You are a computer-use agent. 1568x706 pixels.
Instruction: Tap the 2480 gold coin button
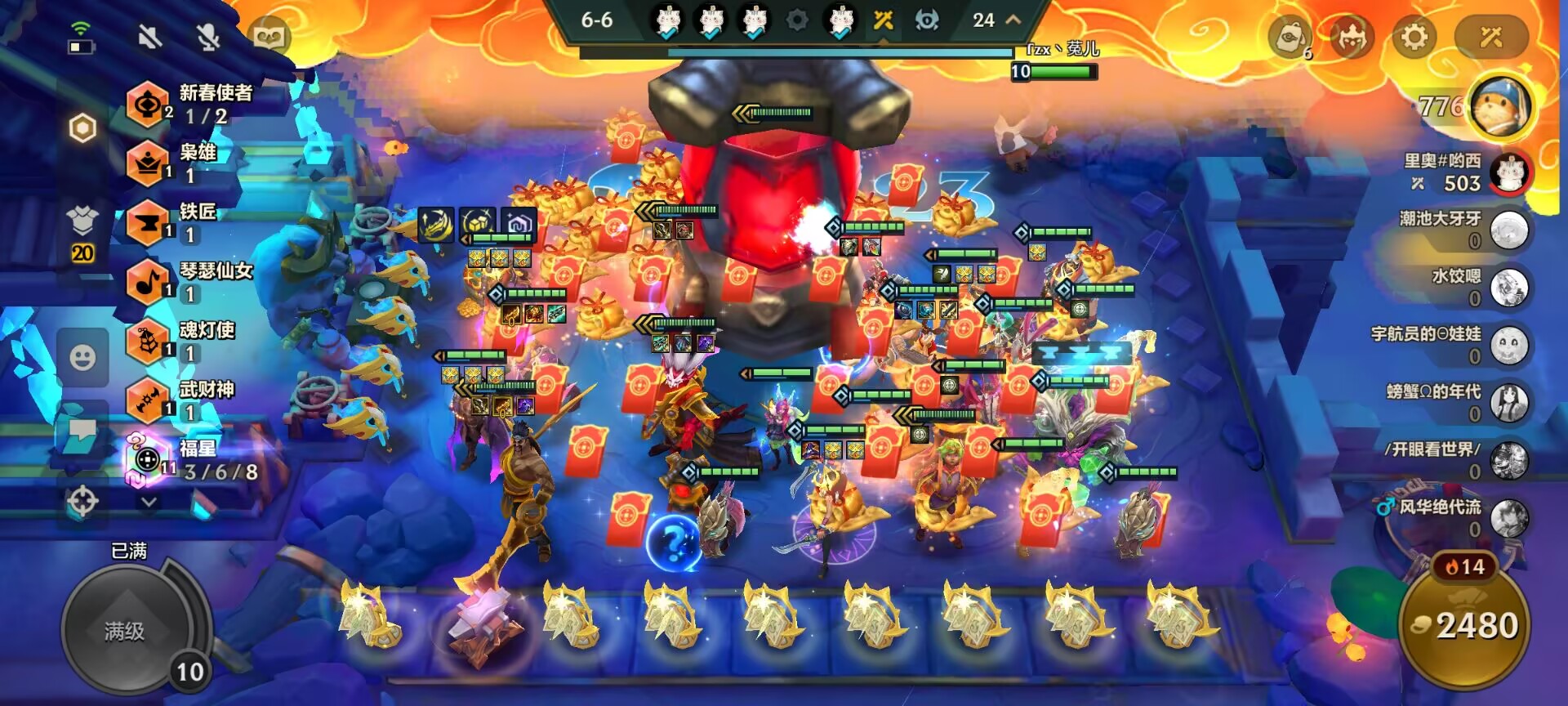pos(1465,626)
